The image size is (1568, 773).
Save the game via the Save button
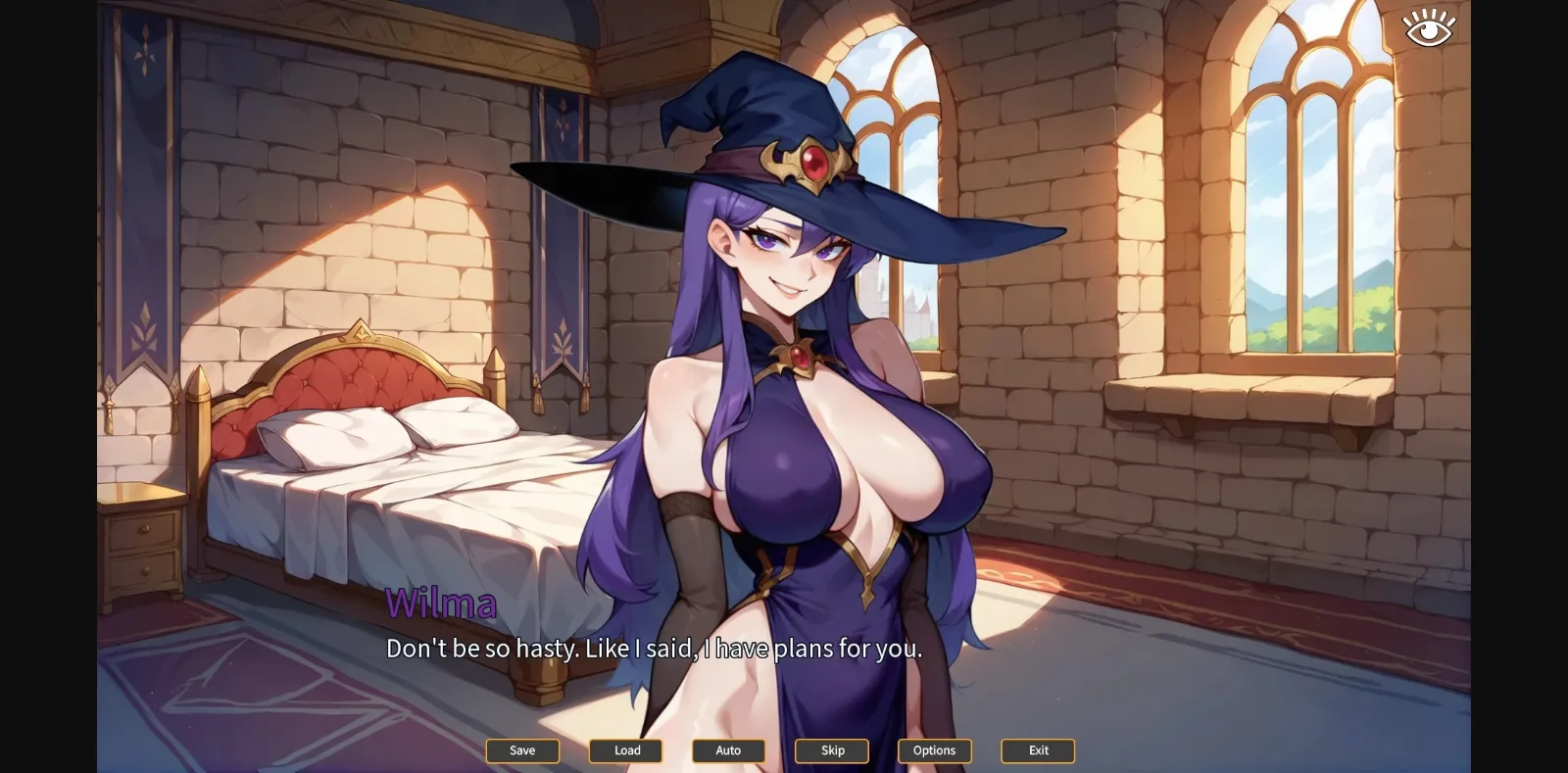(x=522, y=750)
